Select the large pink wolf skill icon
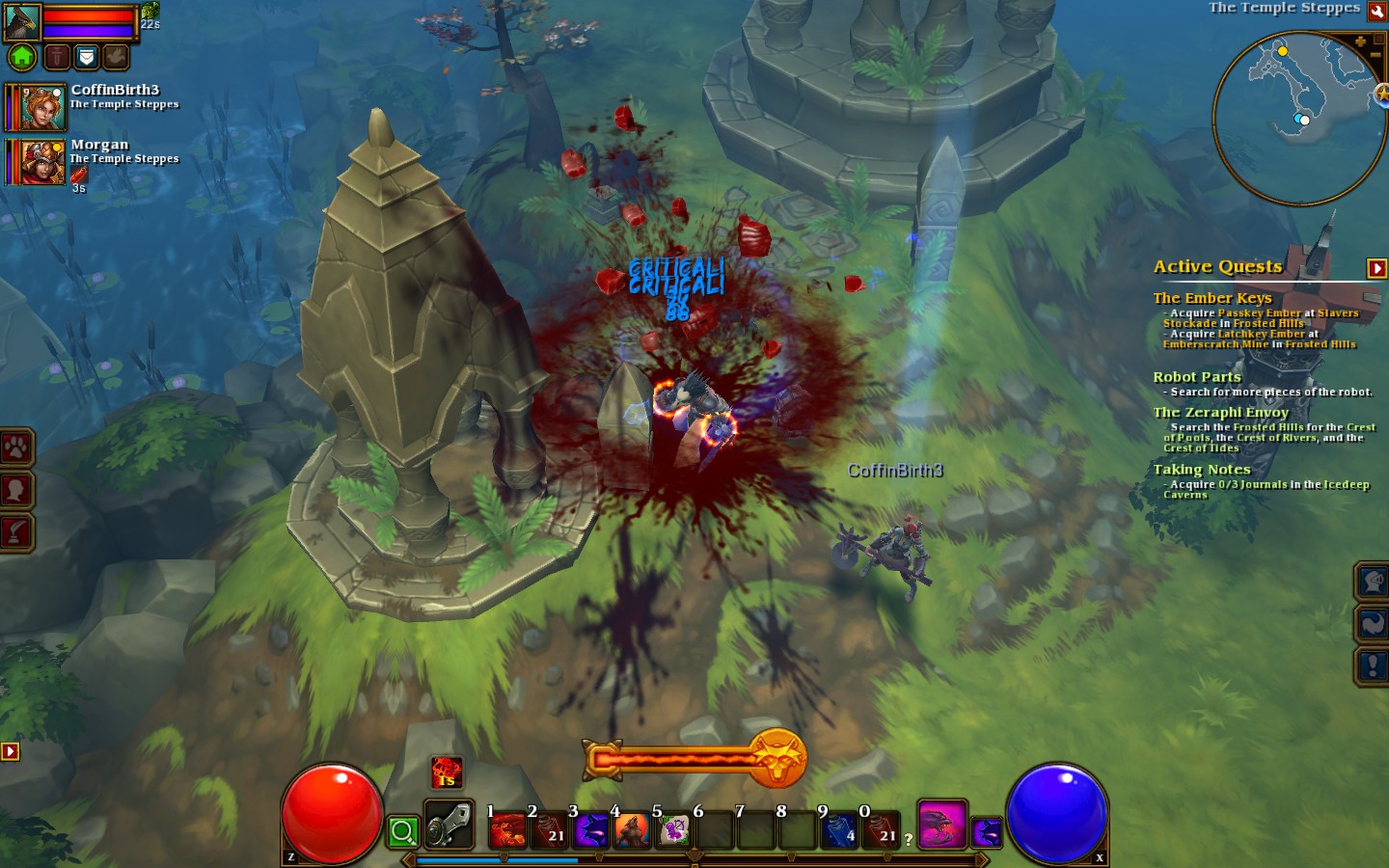Screen dimensions: 1389x868 click(x=941, y=825)
